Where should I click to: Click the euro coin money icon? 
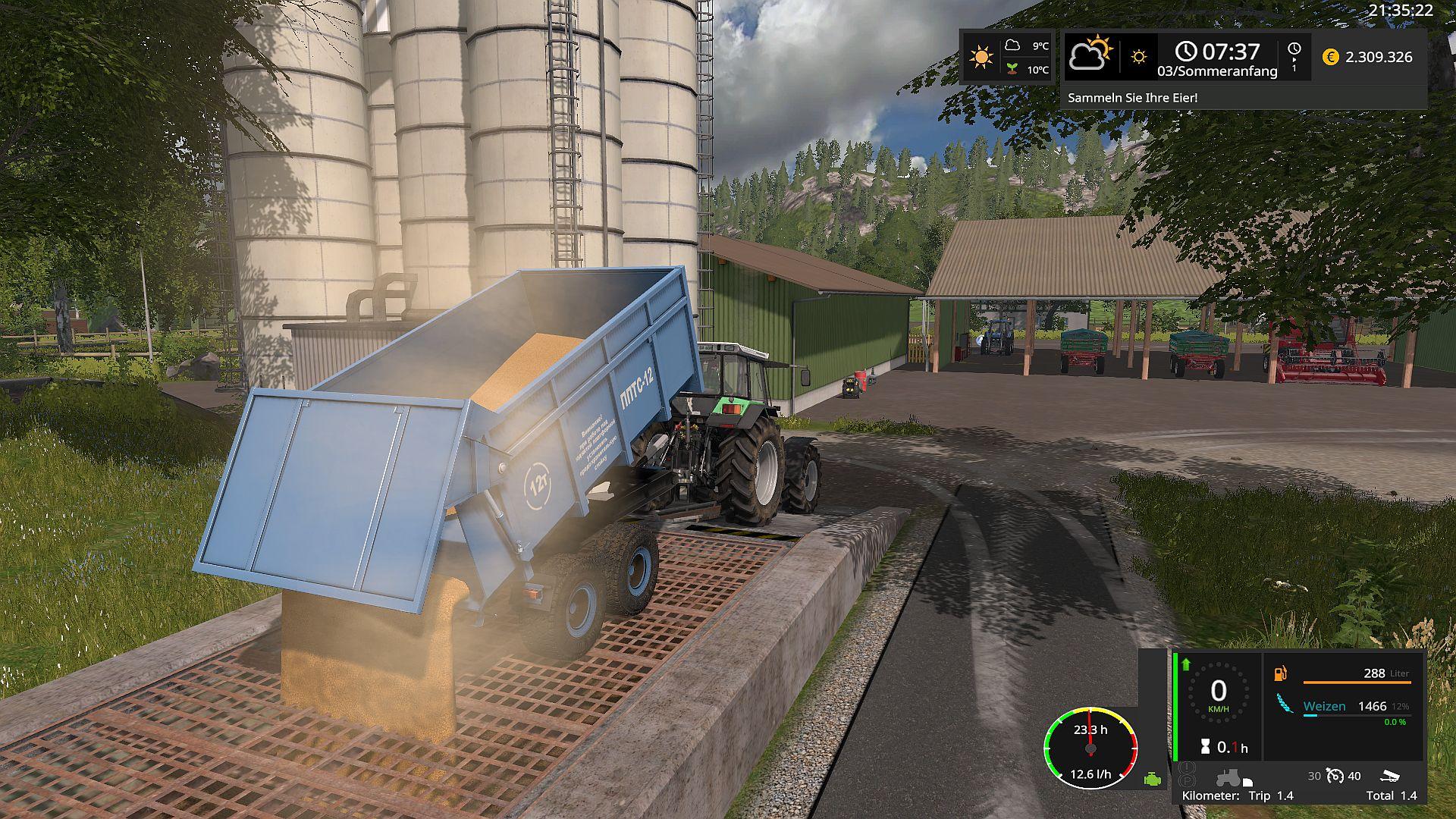click(x=1330, y=57)
